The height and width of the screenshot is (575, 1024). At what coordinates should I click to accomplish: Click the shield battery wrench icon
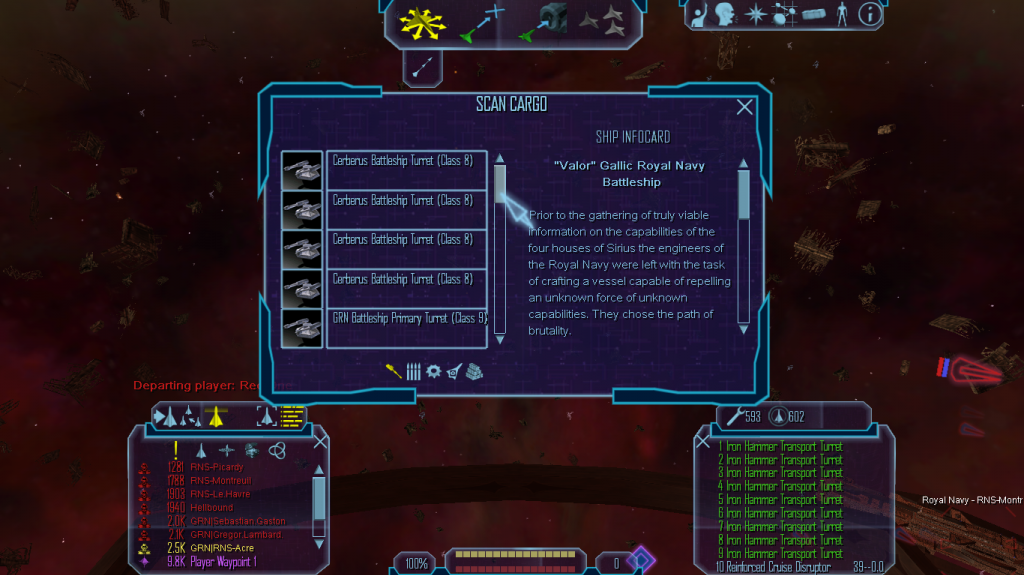(735, 416)
